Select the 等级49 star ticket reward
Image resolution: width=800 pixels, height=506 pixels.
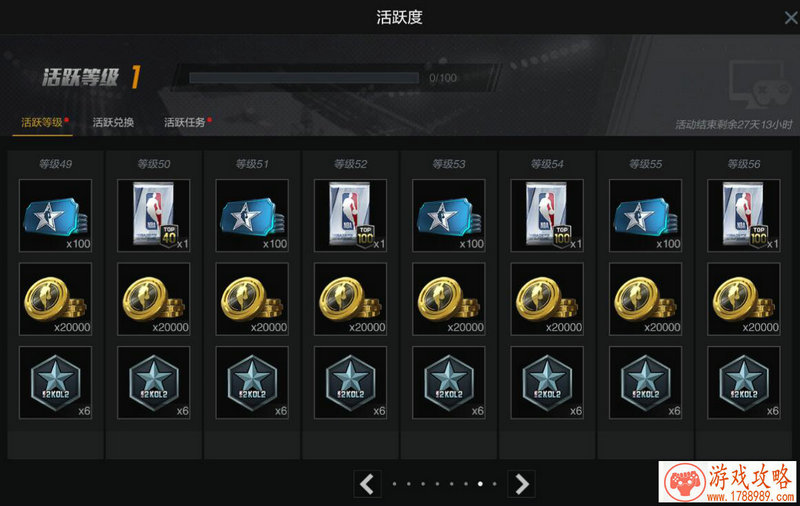(55, 216)
